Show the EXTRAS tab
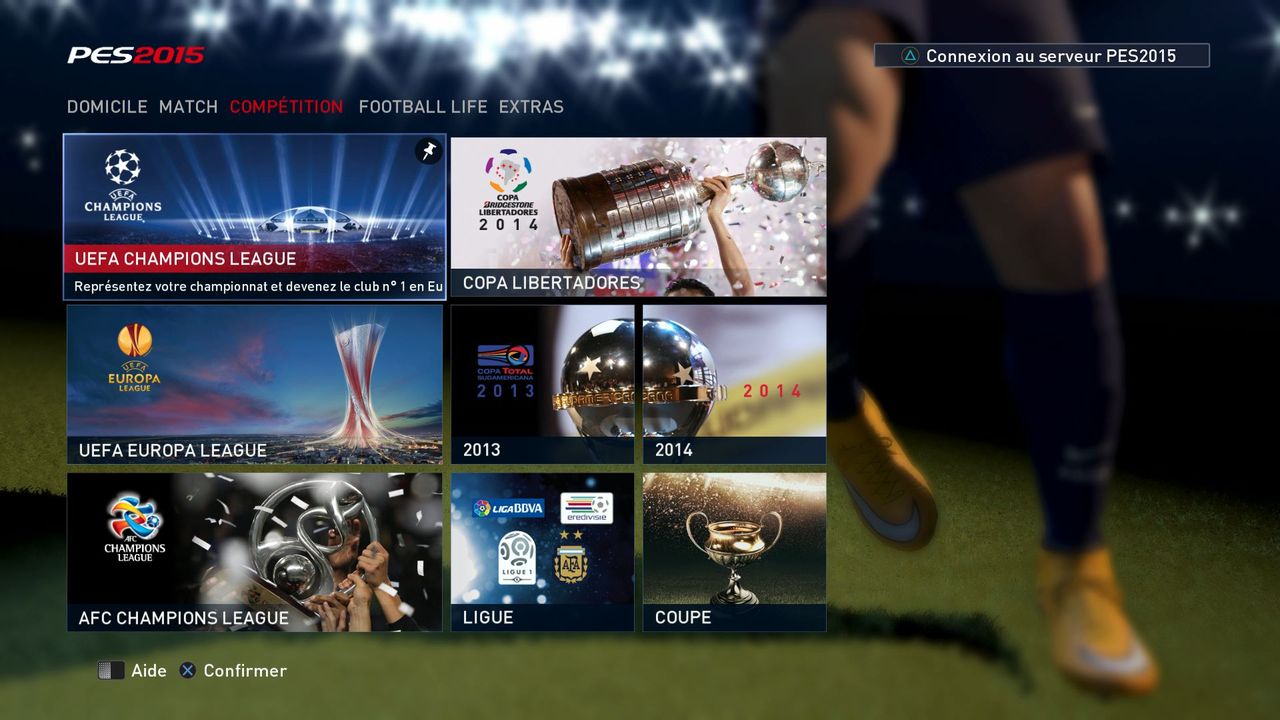Viewport: 1280px width, 720px height. [531, 107]
